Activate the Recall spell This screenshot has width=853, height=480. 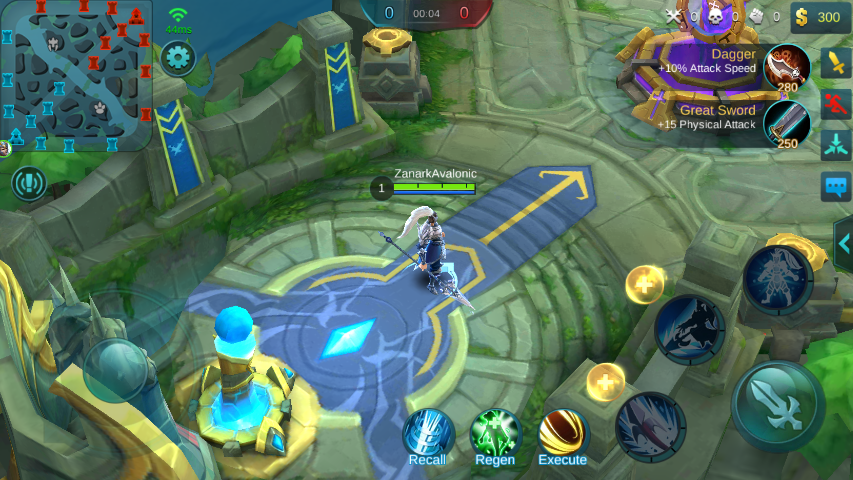tap(428, 435)
